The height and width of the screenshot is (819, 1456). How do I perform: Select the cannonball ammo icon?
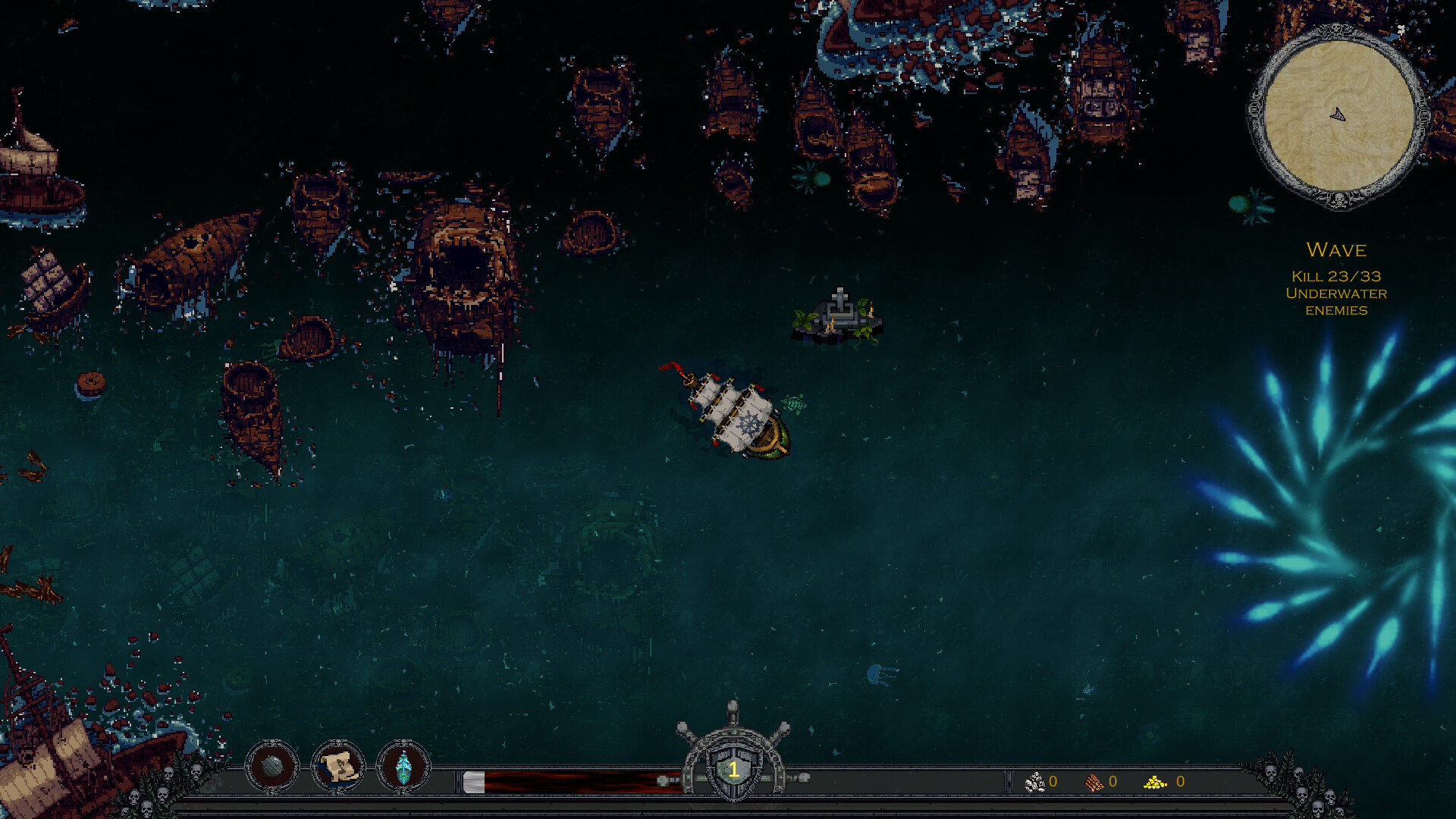273,766
